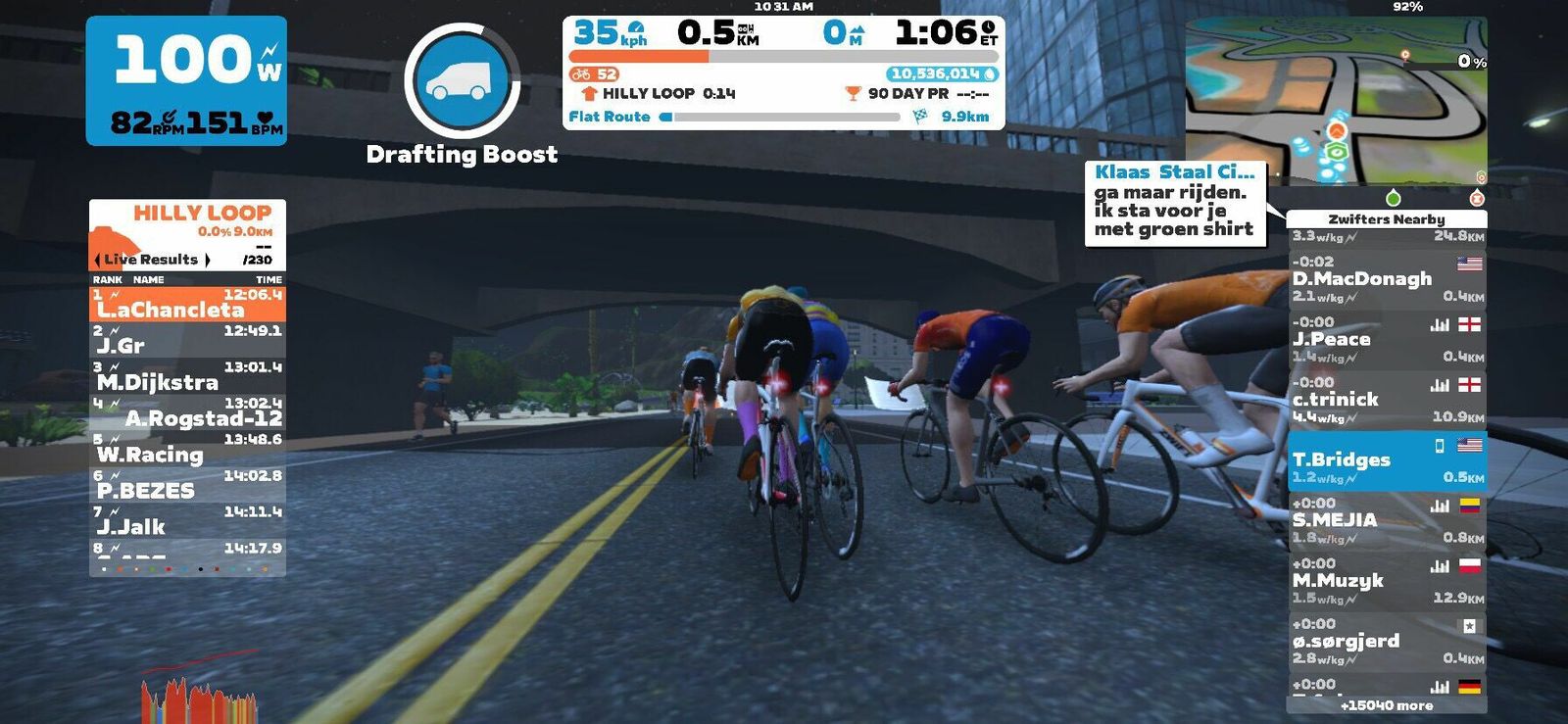Choose P.BEZES in the leaderboard
1568x724 pixels.
coord(187,485)
